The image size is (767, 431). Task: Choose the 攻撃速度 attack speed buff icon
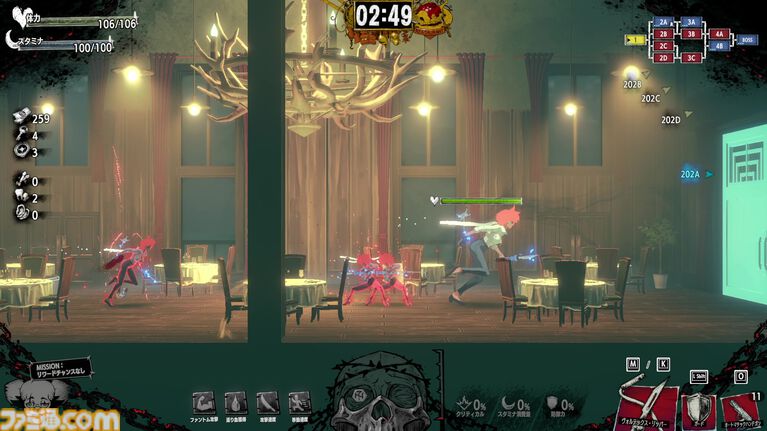click(267, 403)
